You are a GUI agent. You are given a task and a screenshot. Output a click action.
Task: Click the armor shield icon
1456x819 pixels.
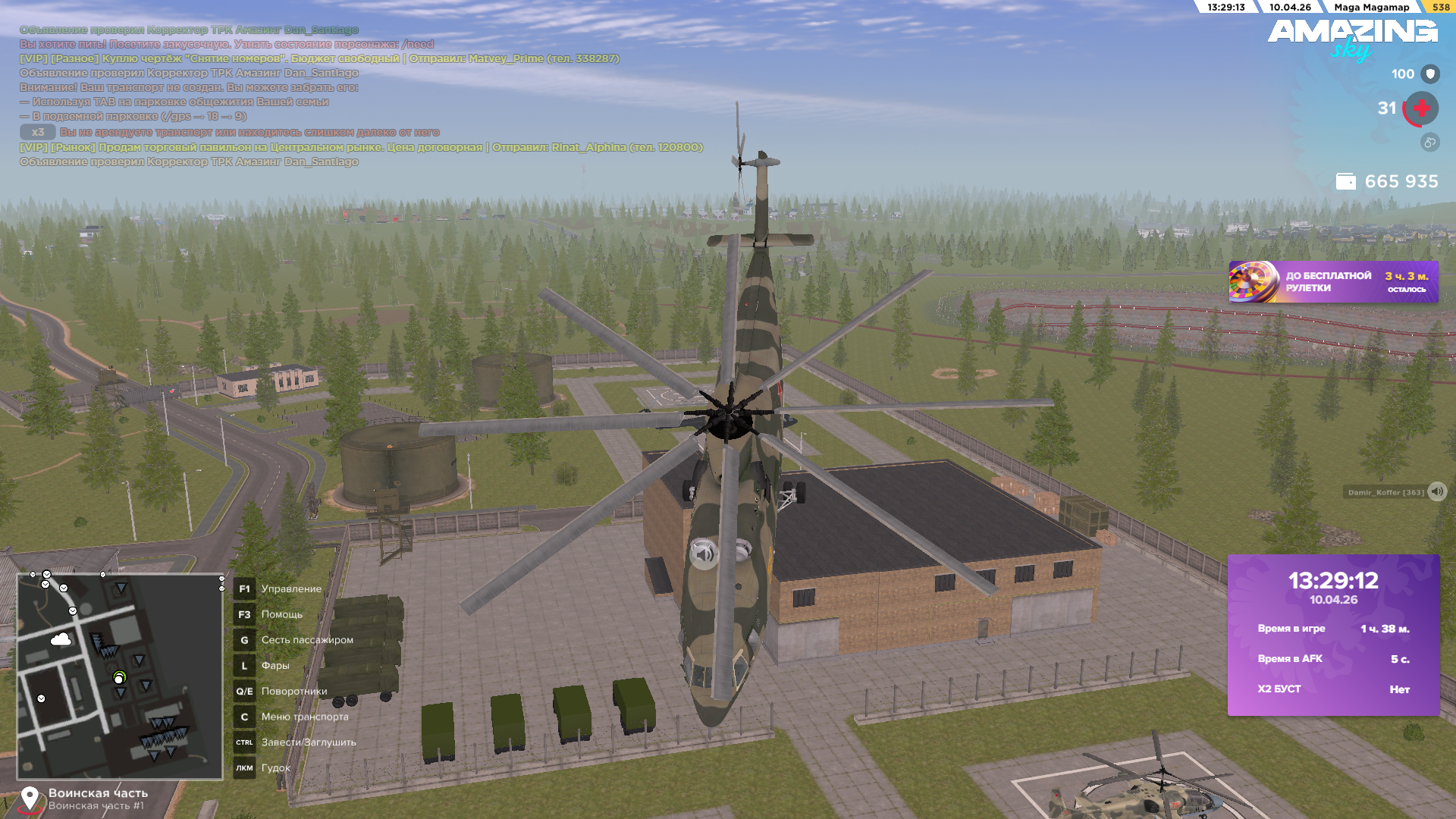click(x=1430, y=74)
